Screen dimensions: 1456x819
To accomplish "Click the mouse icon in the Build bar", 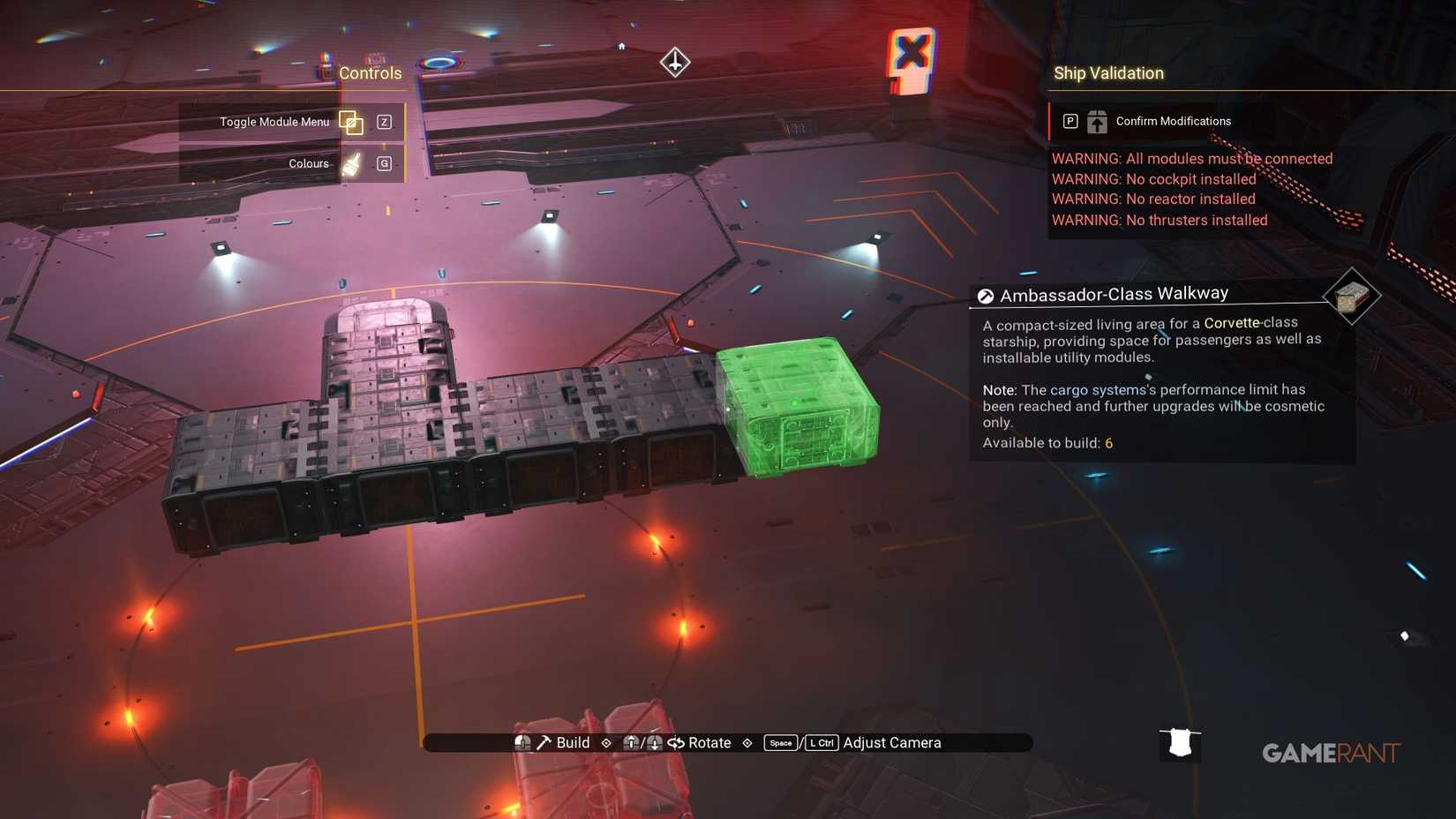I will tap(522, 742).
